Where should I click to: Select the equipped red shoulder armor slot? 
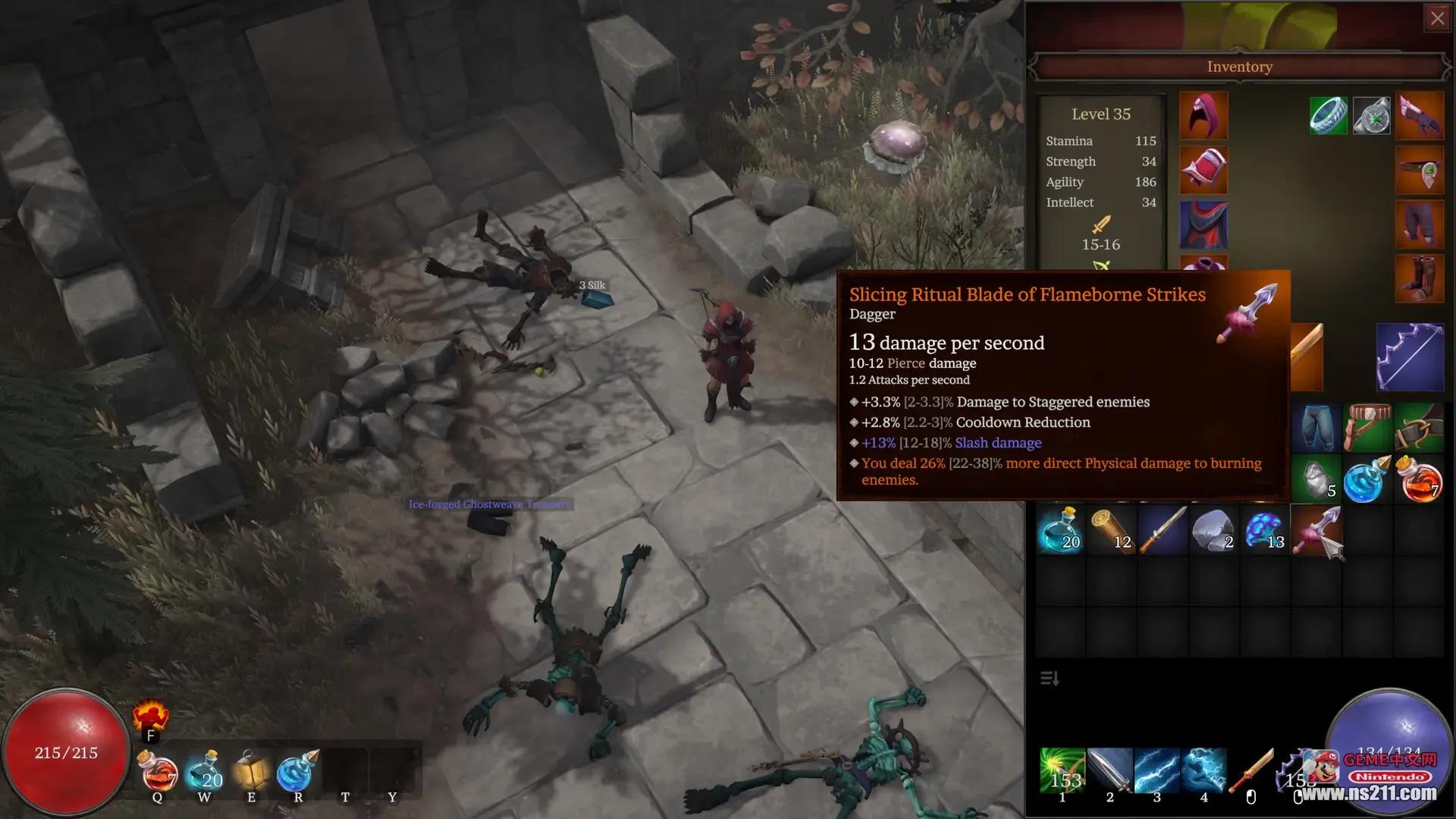pos(1203,170)
